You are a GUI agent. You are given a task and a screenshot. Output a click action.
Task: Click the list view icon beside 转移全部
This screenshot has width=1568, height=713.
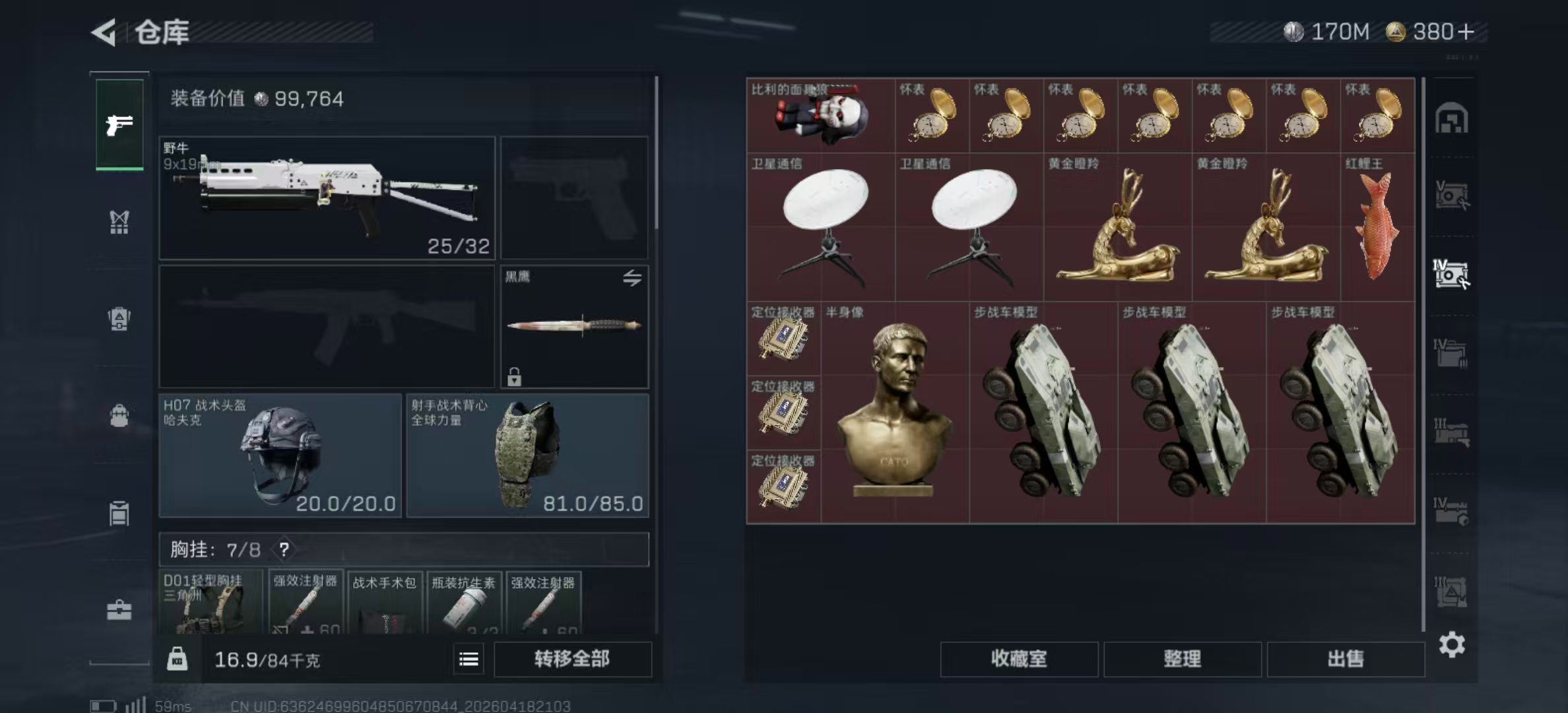coord(468,659)
